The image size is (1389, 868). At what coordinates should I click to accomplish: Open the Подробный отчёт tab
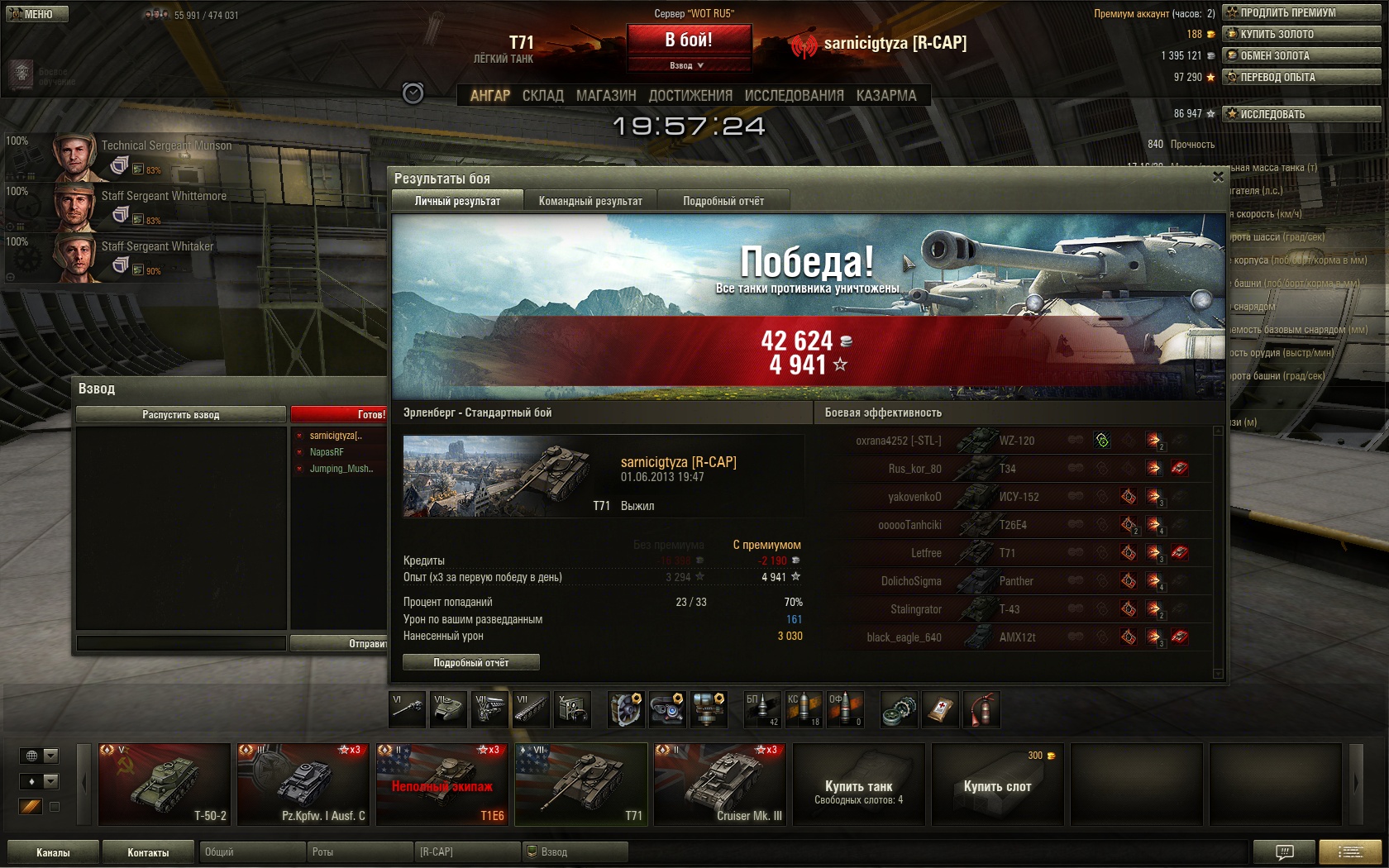click(723, 201)
